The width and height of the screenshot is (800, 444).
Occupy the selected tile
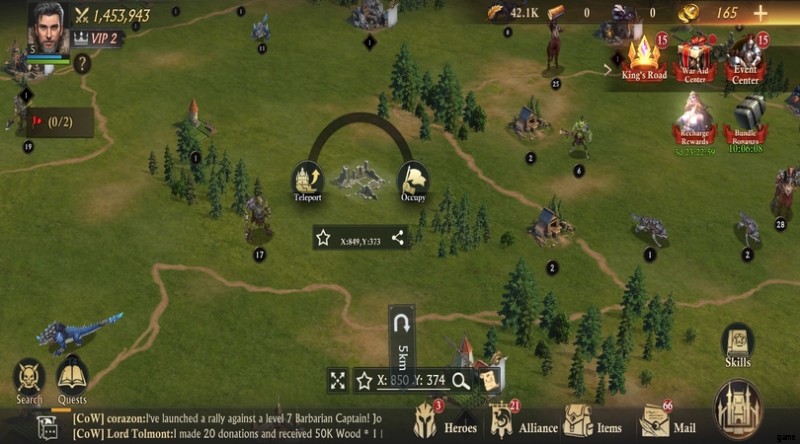(413, 181)
